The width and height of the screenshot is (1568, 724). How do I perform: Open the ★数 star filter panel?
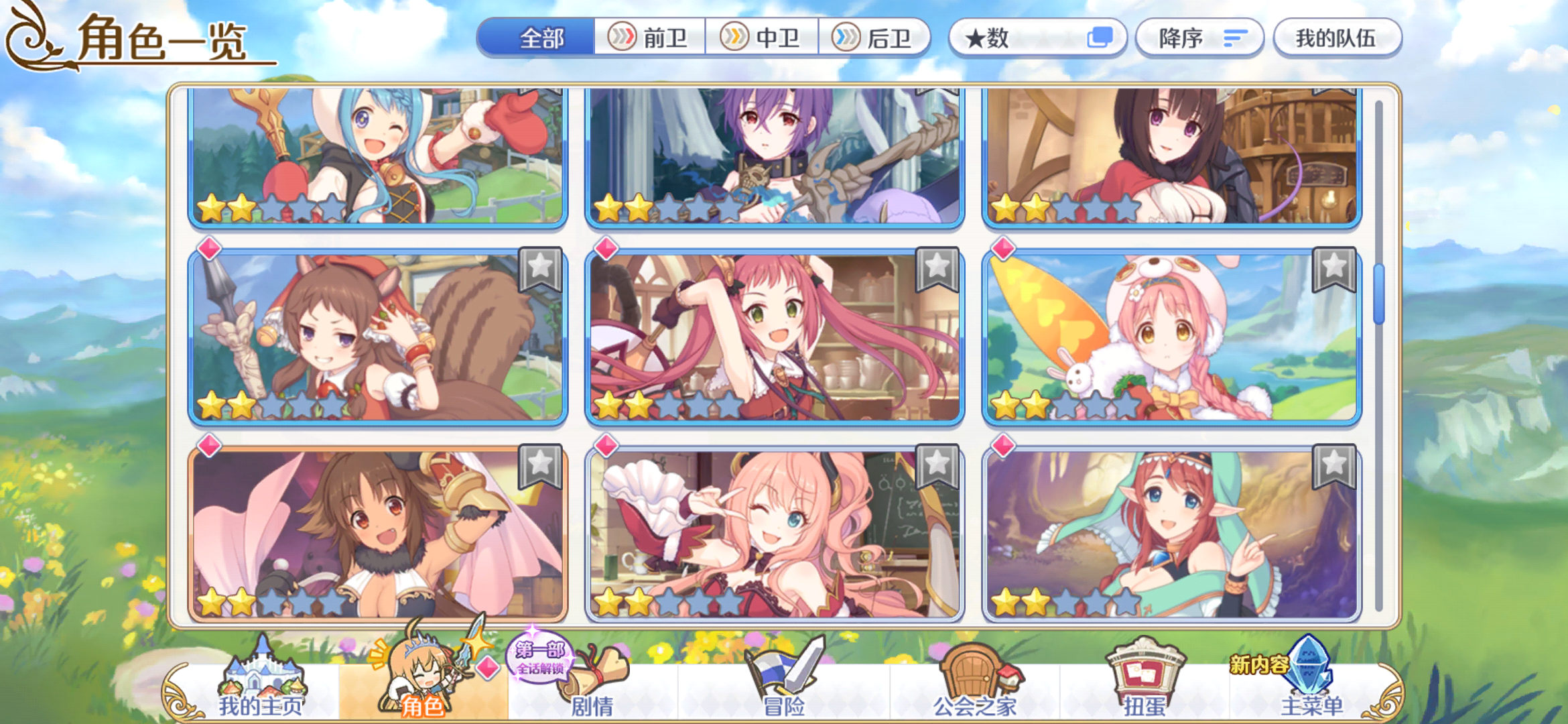coord(992,39)
